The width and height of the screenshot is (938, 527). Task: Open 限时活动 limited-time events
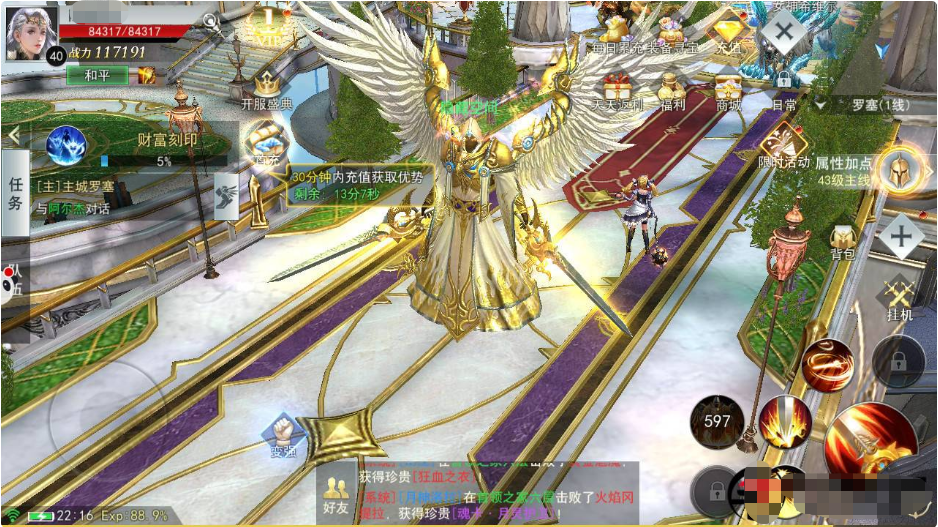(x=783, y=146)
